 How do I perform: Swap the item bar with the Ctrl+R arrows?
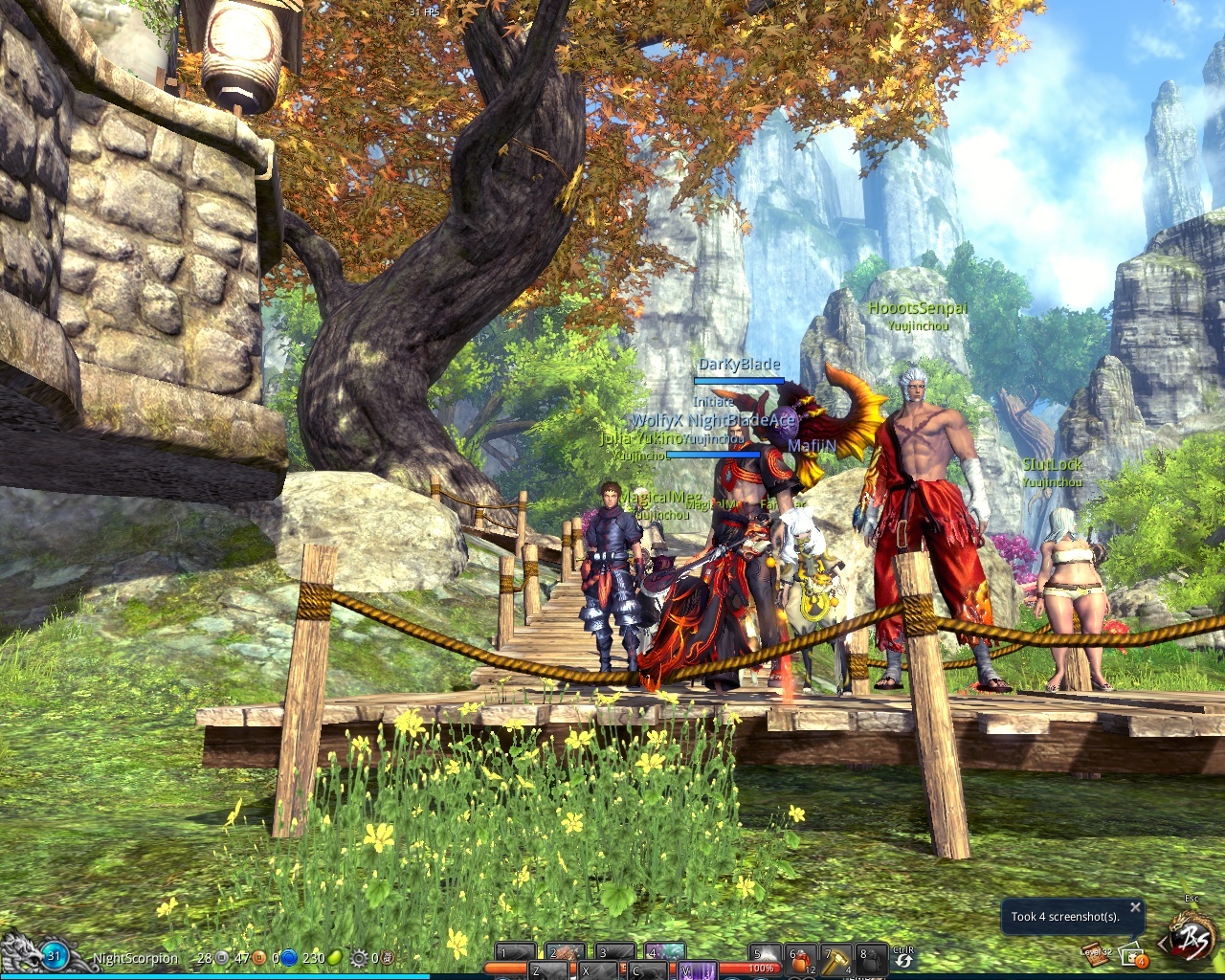point(903,962)
